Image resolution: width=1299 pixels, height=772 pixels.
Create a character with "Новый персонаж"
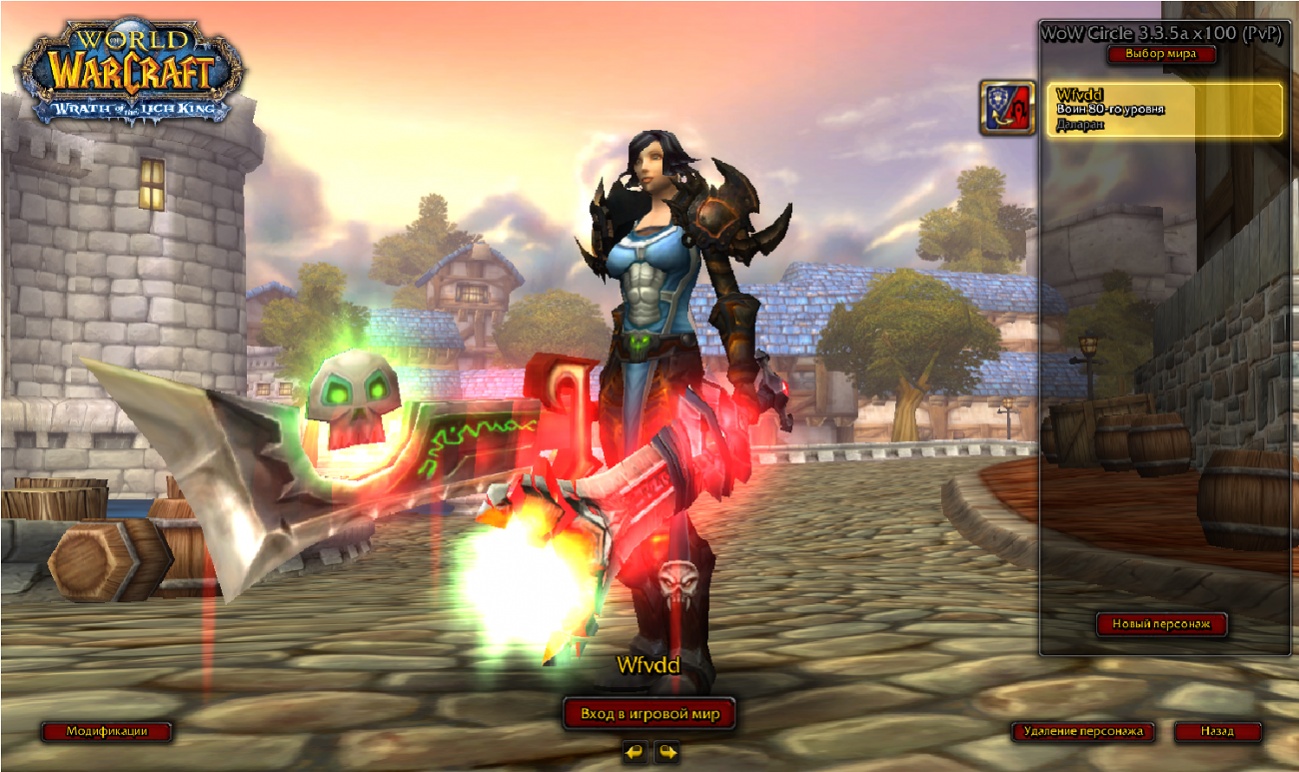coord(1161,624)
